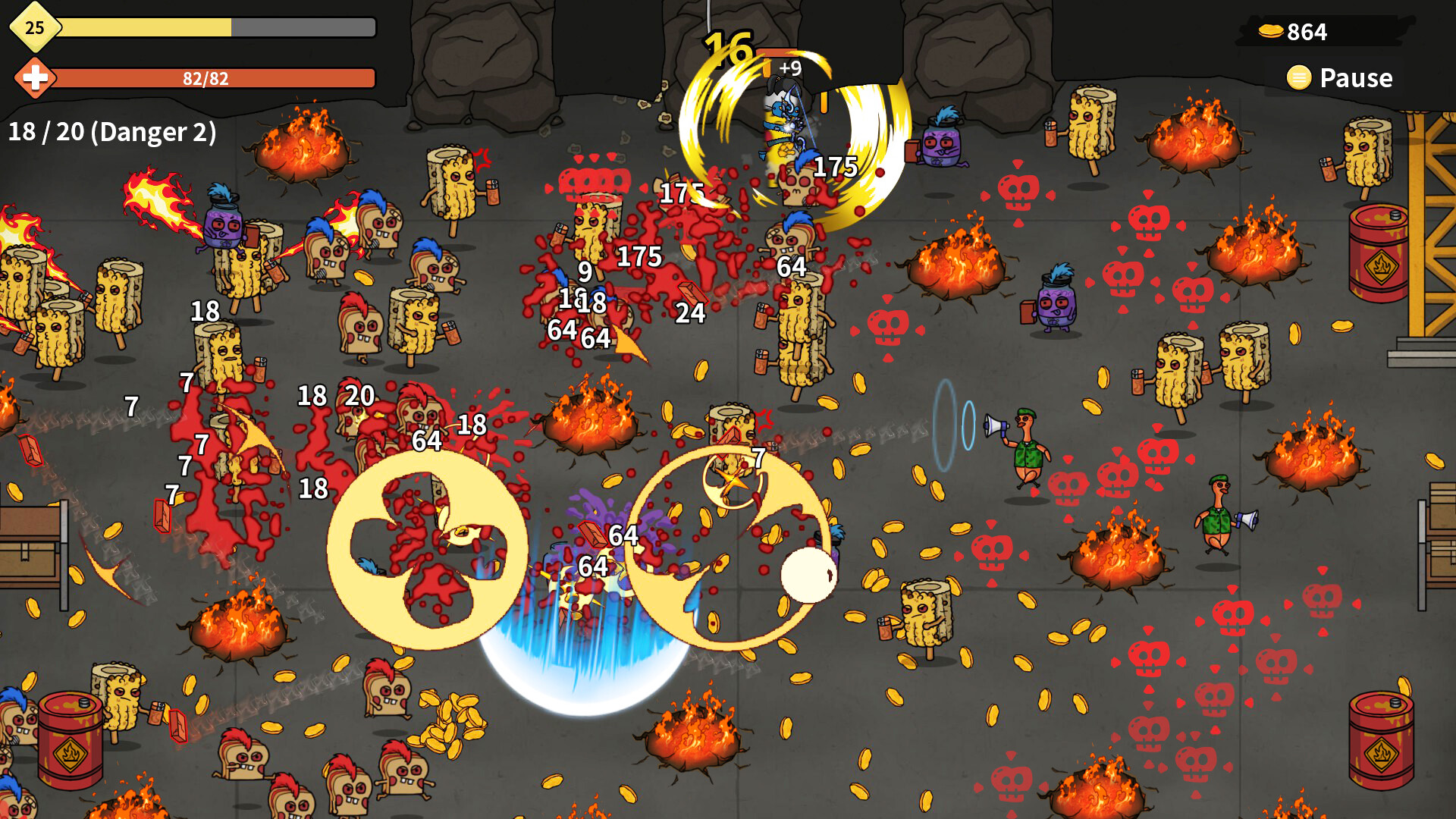This screenshot has width=1456, height=819.
Task: Click the 82/82 health bar
Action: pos(205,77)
